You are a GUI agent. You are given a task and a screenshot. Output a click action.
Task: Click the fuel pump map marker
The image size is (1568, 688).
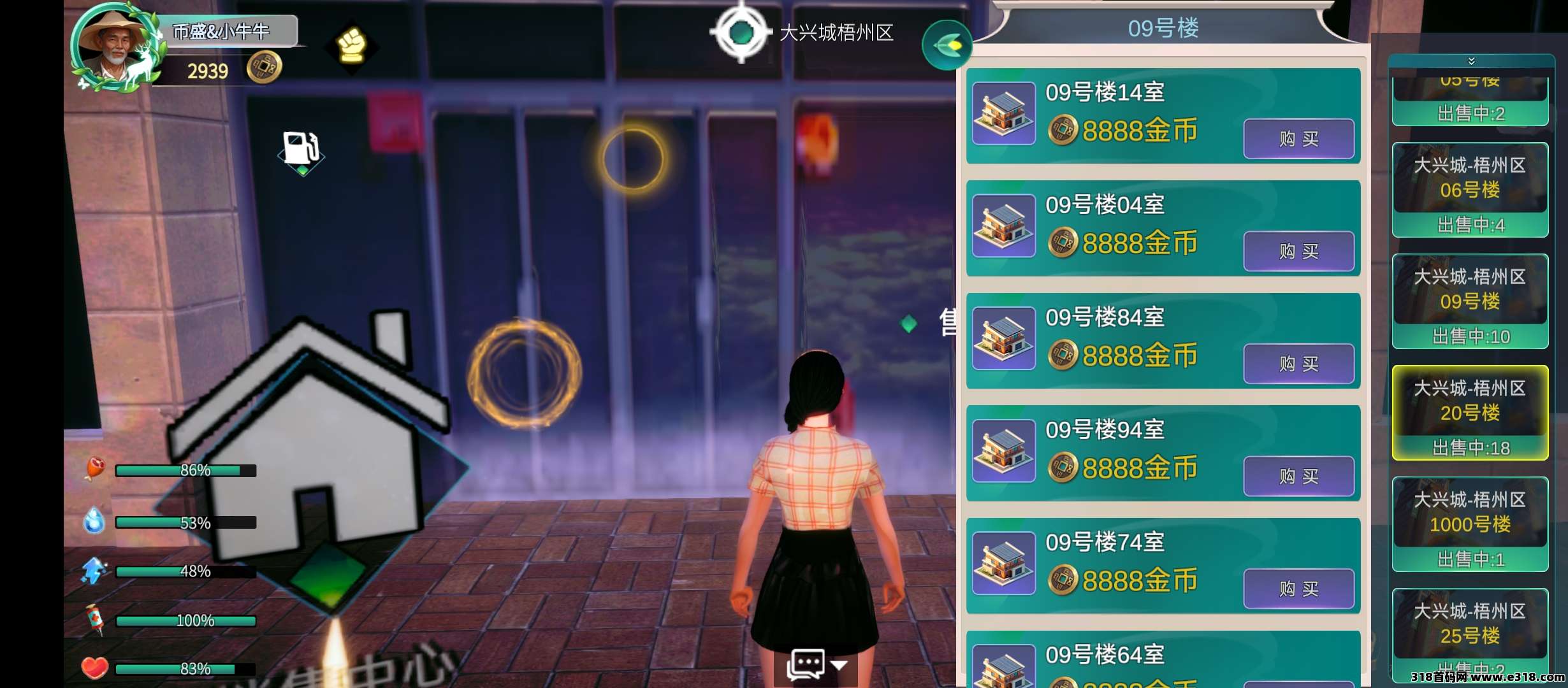click(301, 147)
